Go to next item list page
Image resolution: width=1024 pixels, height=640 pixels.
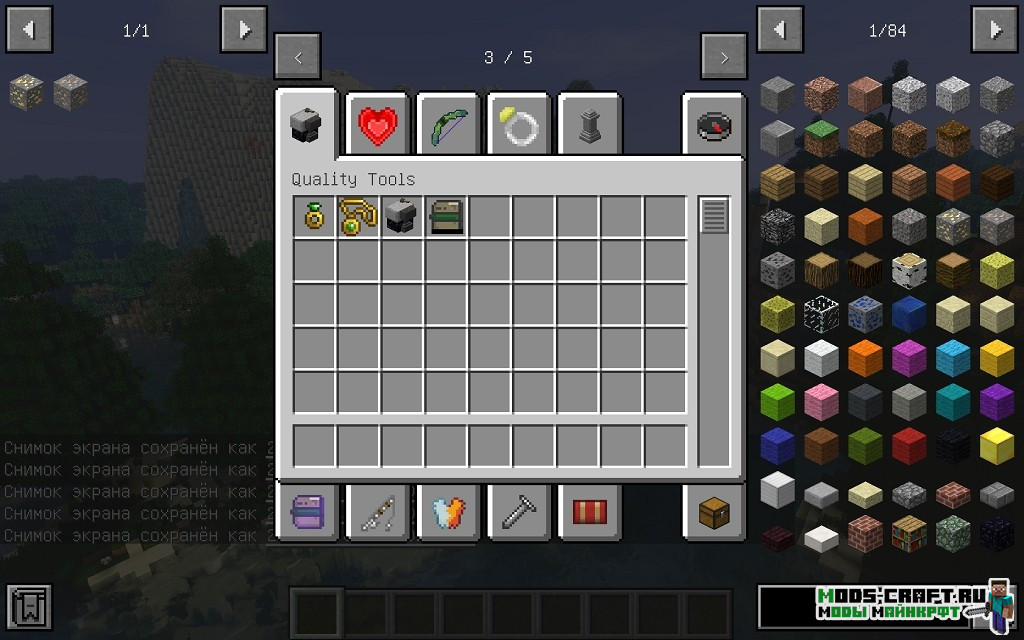[995, 30]
